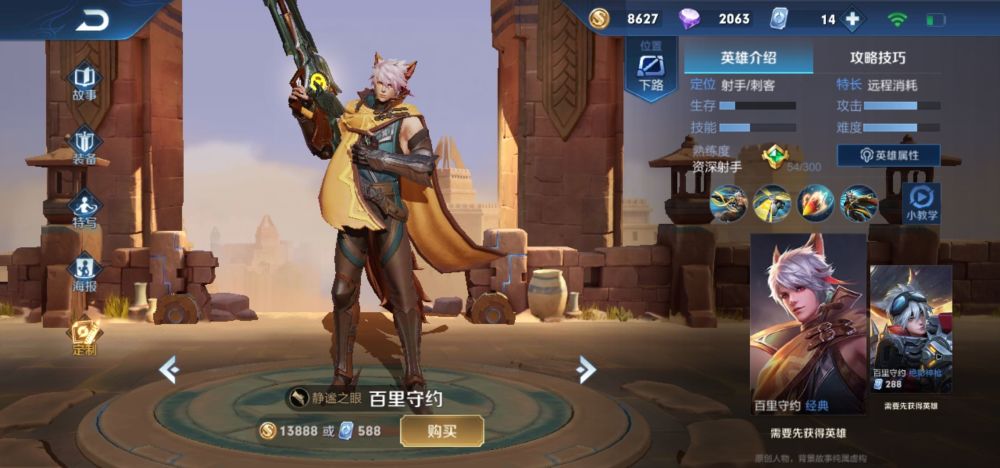Open the 海报 poster view
Screen dimensions: 1000x468
pos(85,270)
